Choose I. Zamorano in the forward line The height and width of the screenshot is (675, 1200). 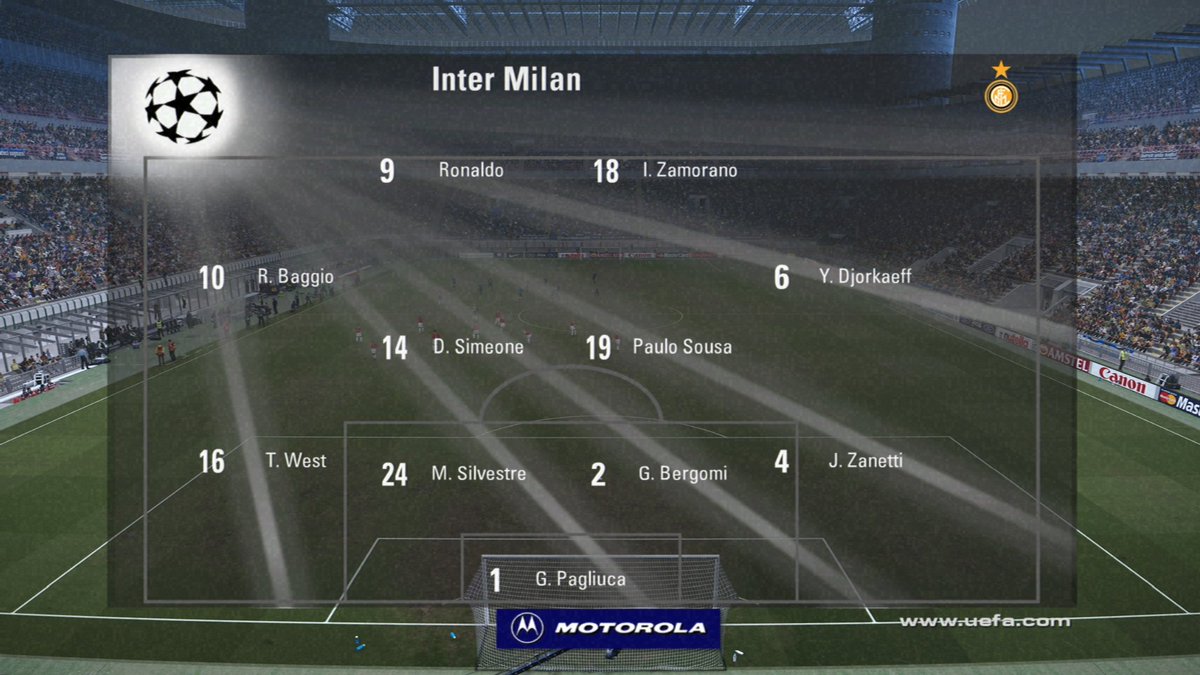click(689, 171)
